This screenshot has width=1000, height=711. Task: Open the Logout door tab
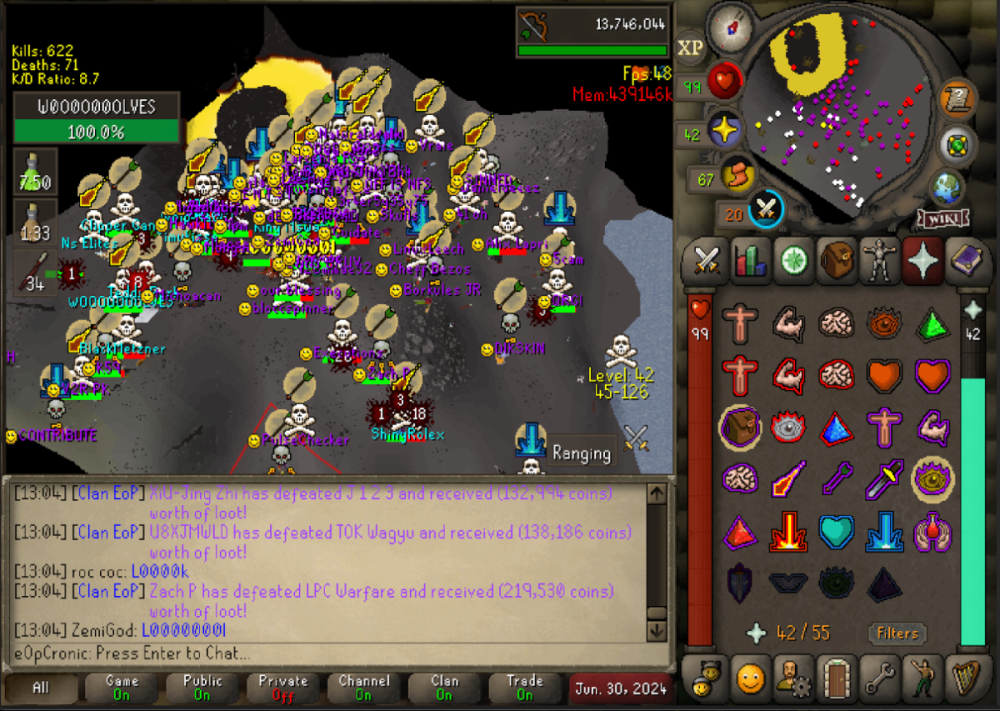(836, 679)
